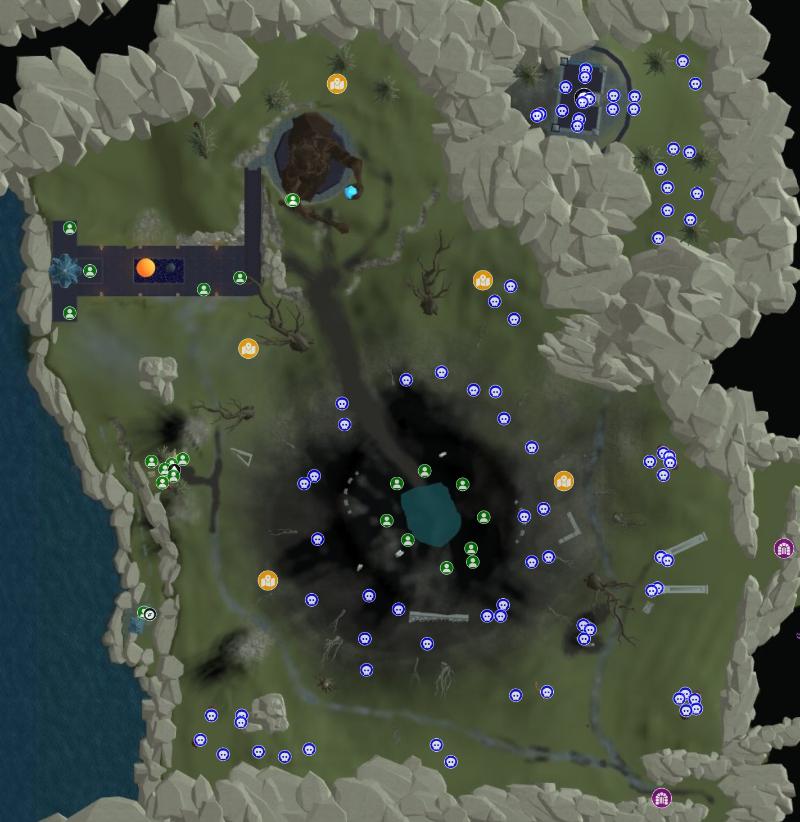Image resolution: width=800 pixels, height=822 pixels.
Task: Select the orange map marker north of the giant tree
Action: coord(337,84)
